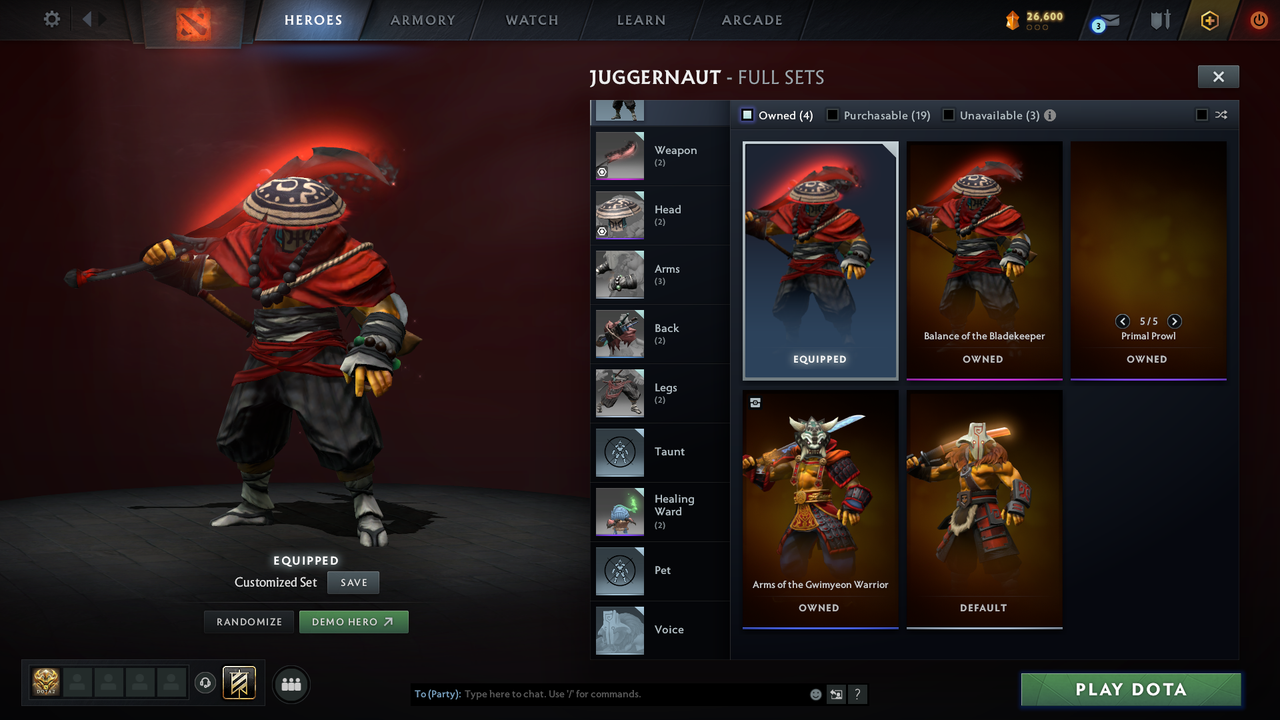The image size is (1280, 720).
Task: Open the WATCH section
Action: coord(531,20)
